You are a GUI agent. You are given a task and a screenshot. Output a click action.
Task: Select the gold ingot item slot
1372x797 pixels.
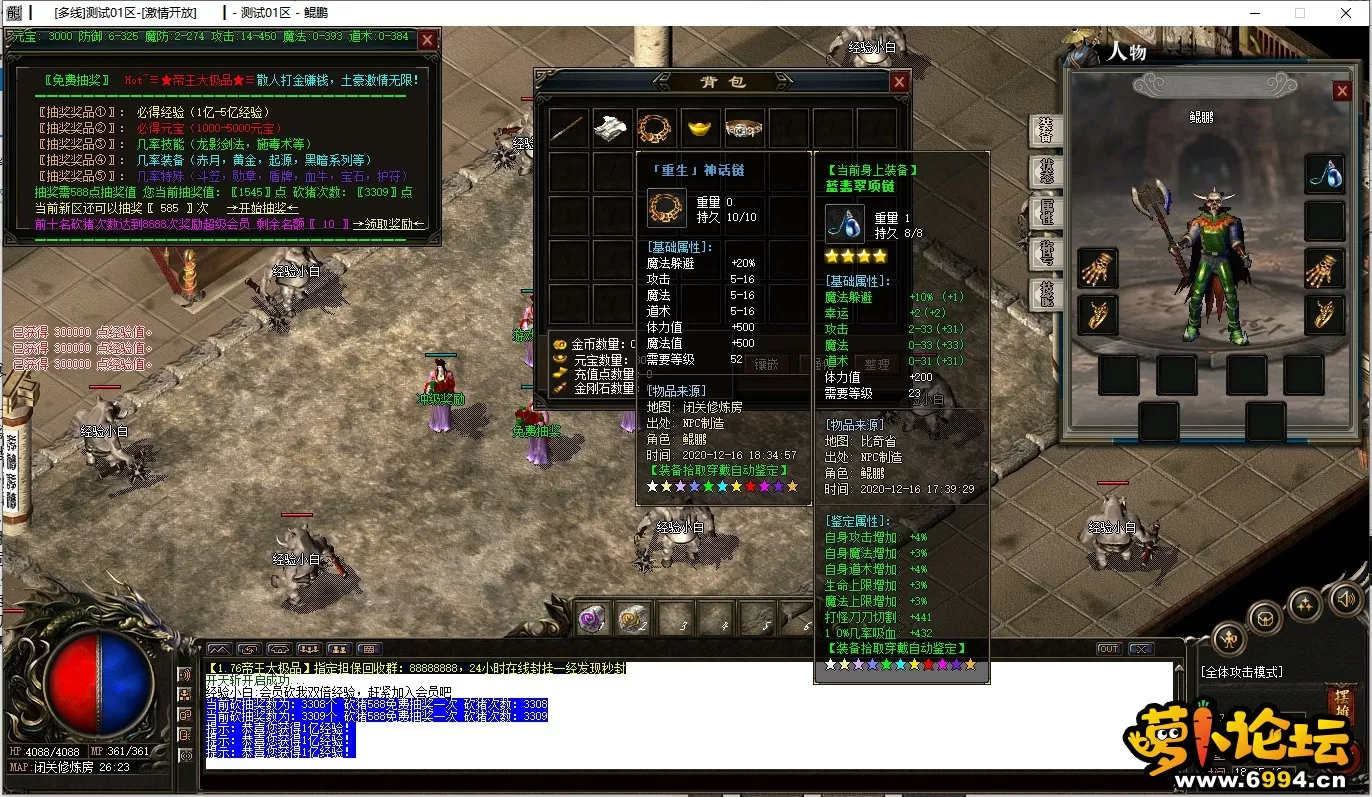tap(700, 128)
